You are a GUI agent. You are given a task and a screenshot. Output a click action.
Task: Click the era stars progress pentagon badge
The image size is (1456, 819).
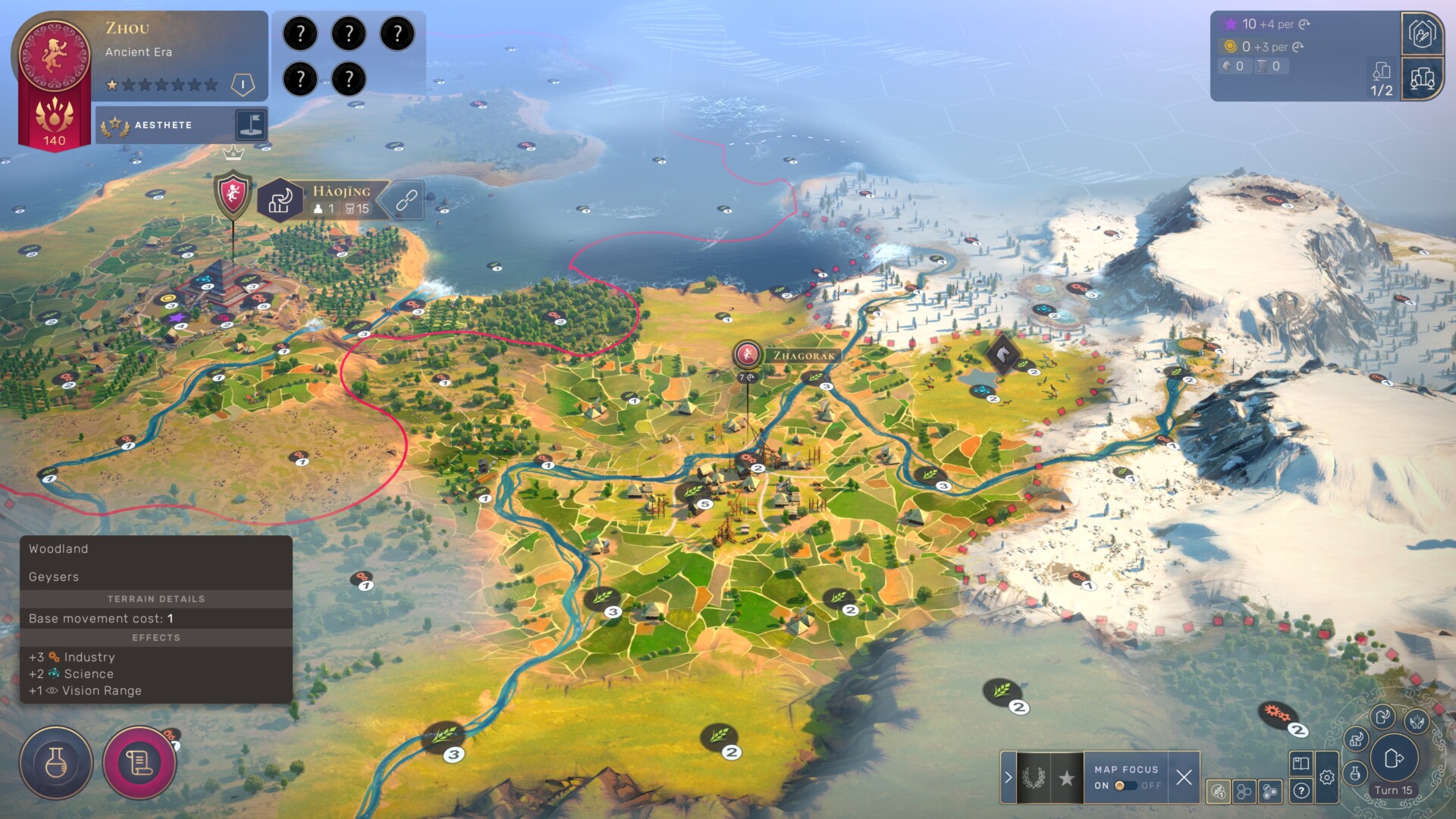[243, 84]
